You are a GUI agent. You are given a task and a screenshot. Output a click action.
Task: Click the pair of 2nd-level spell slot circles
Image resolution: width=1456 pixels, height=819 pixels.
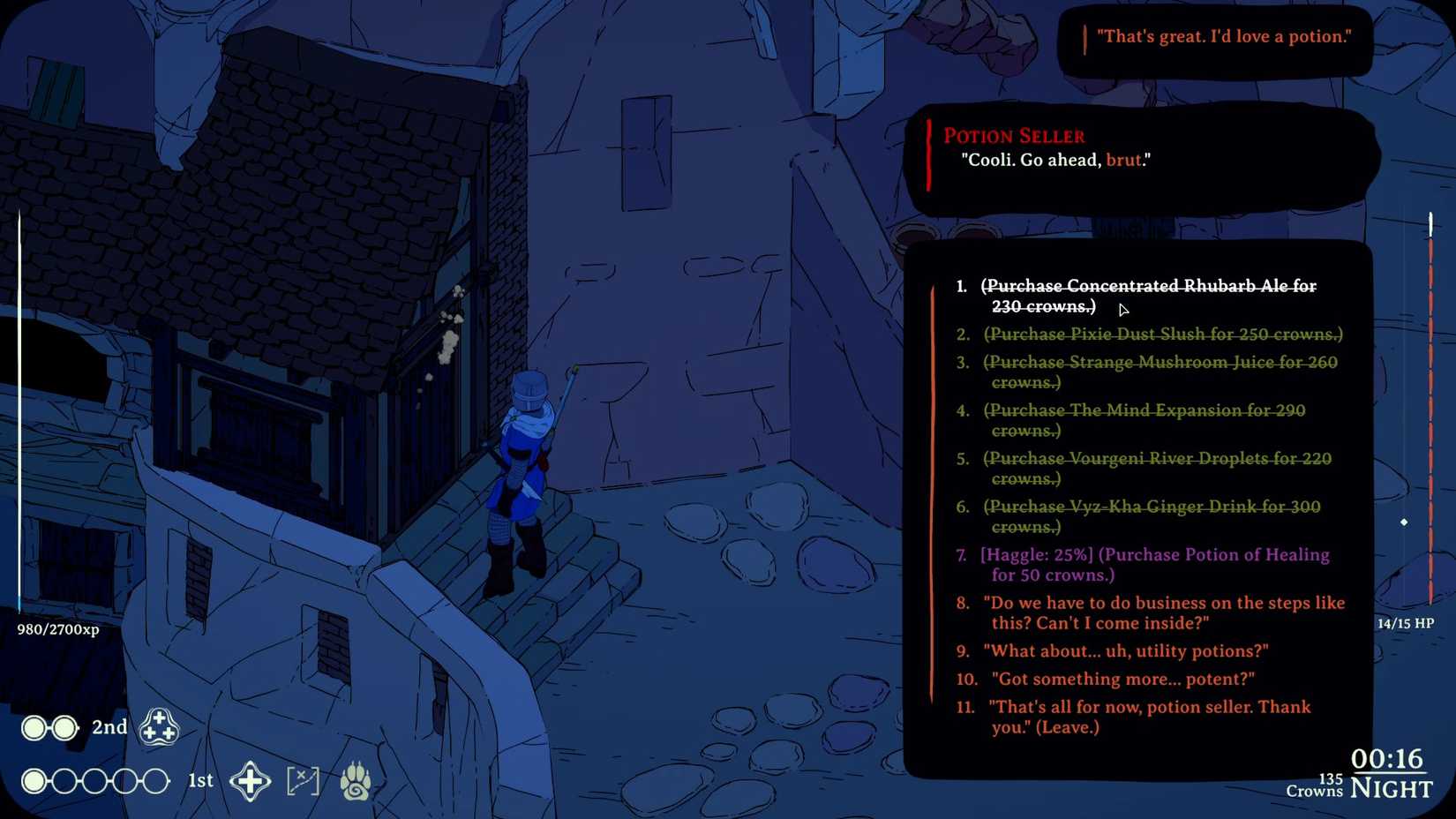click(x=49, y=727)
